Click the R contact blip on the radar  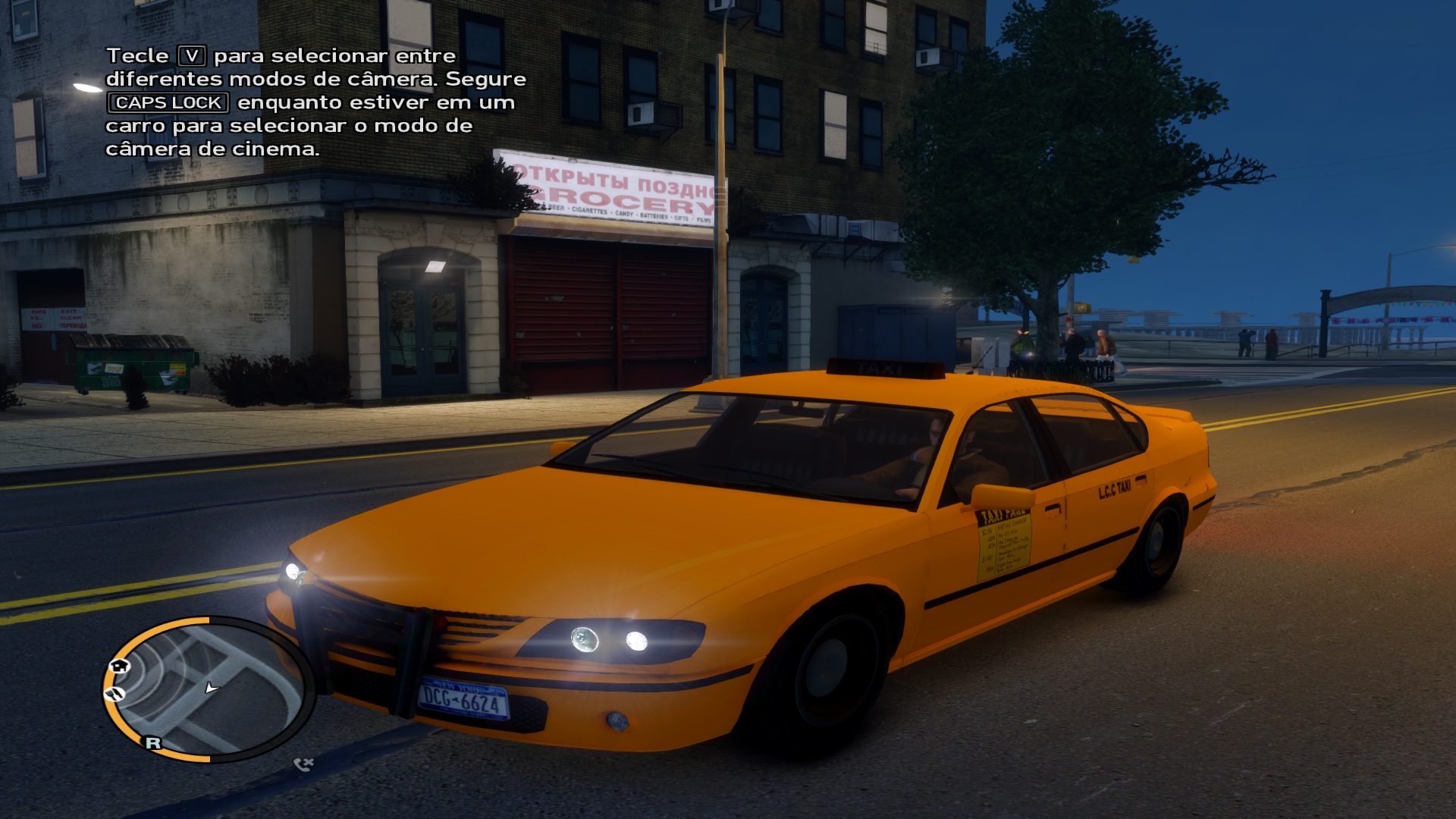[153, 742]
